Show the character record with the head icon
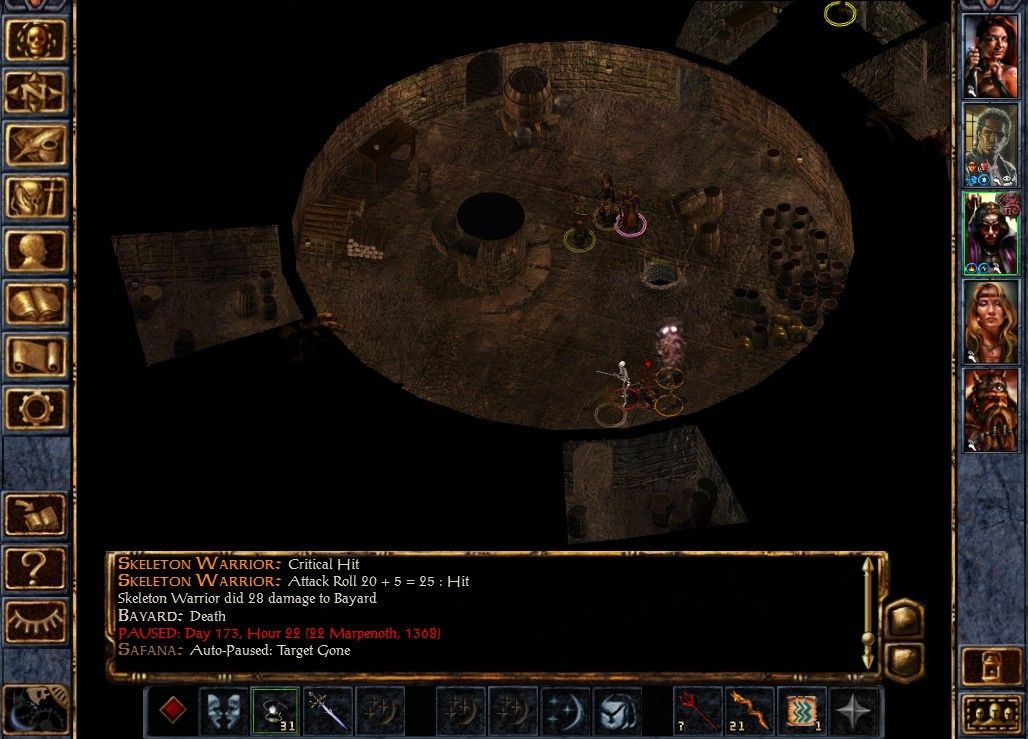 (36, 251)
